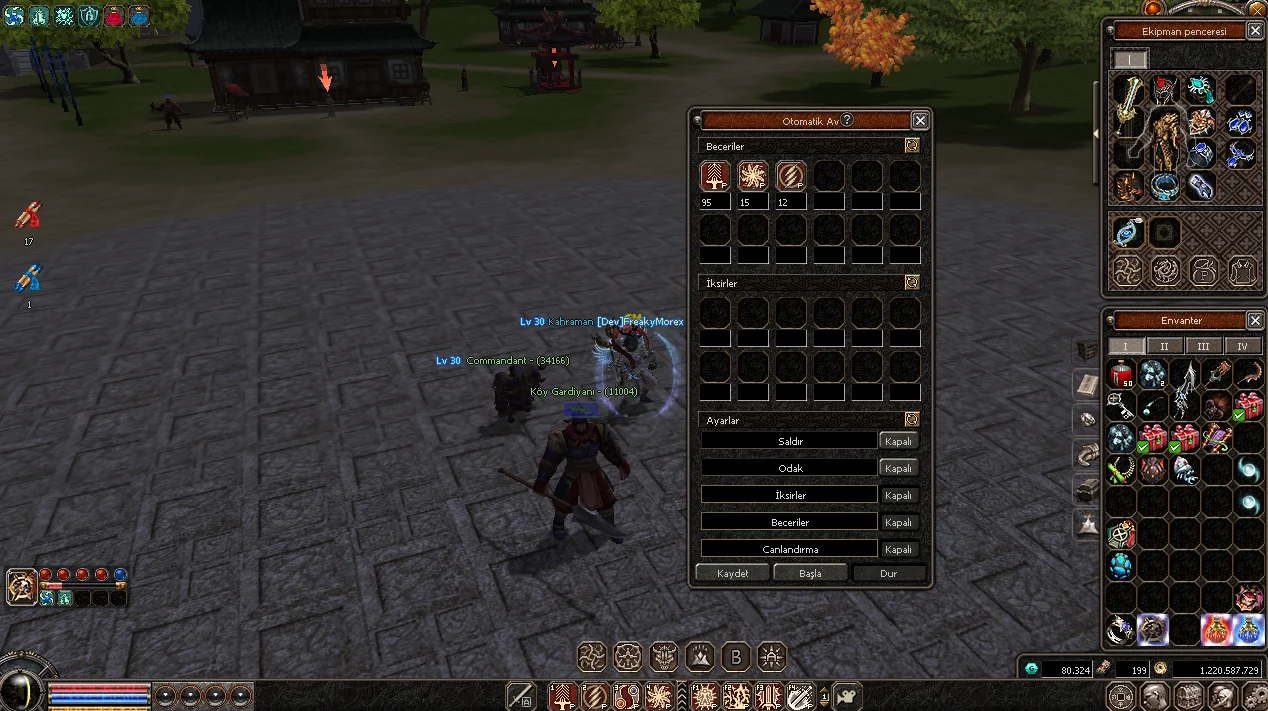Switch to inventory tab II
1268x711 pixels.
pos(1164,346)
